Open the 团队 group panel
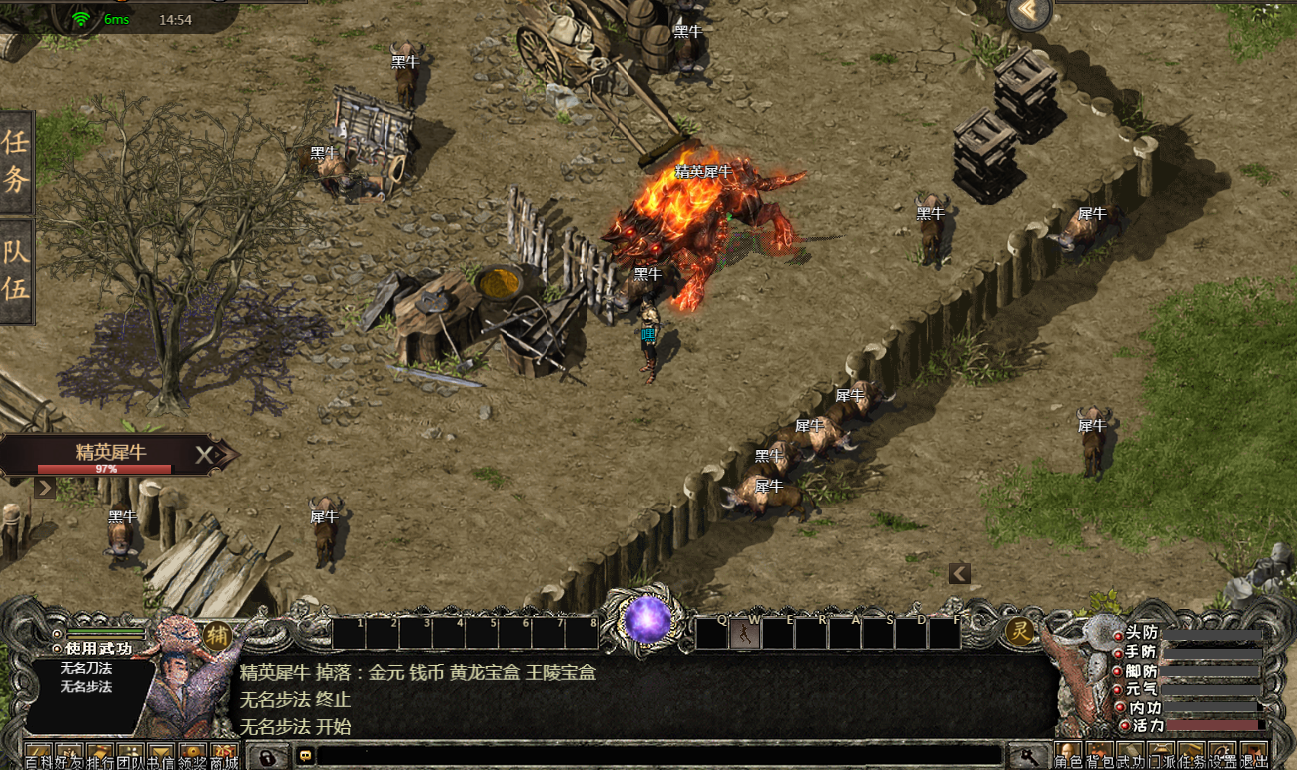Image resolution: width=1297 pixels, height=770 pixels. (x=131, y=756)
